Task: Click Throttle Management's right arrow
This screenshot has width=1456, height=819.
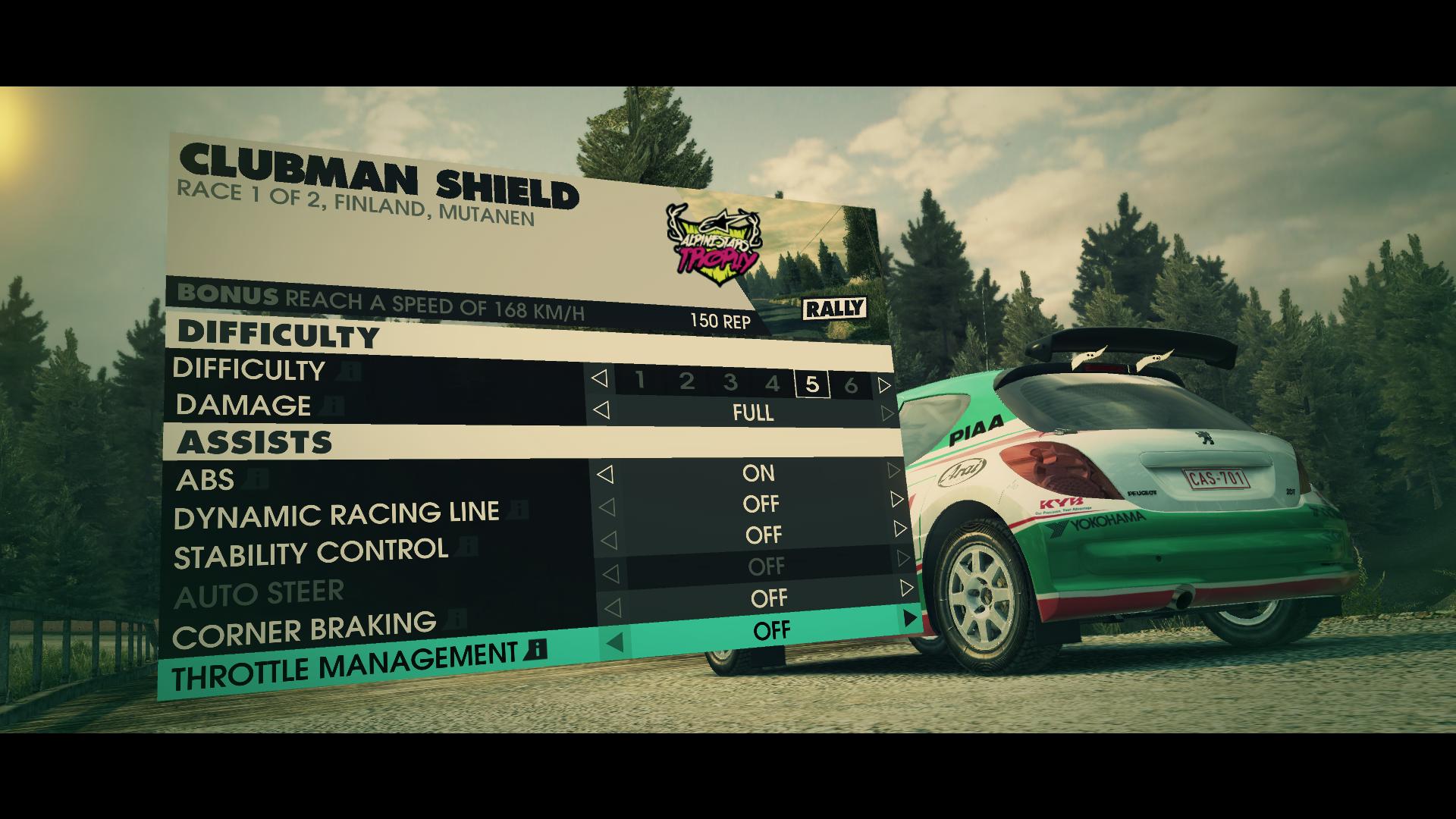Action: (x=911, y=619)
